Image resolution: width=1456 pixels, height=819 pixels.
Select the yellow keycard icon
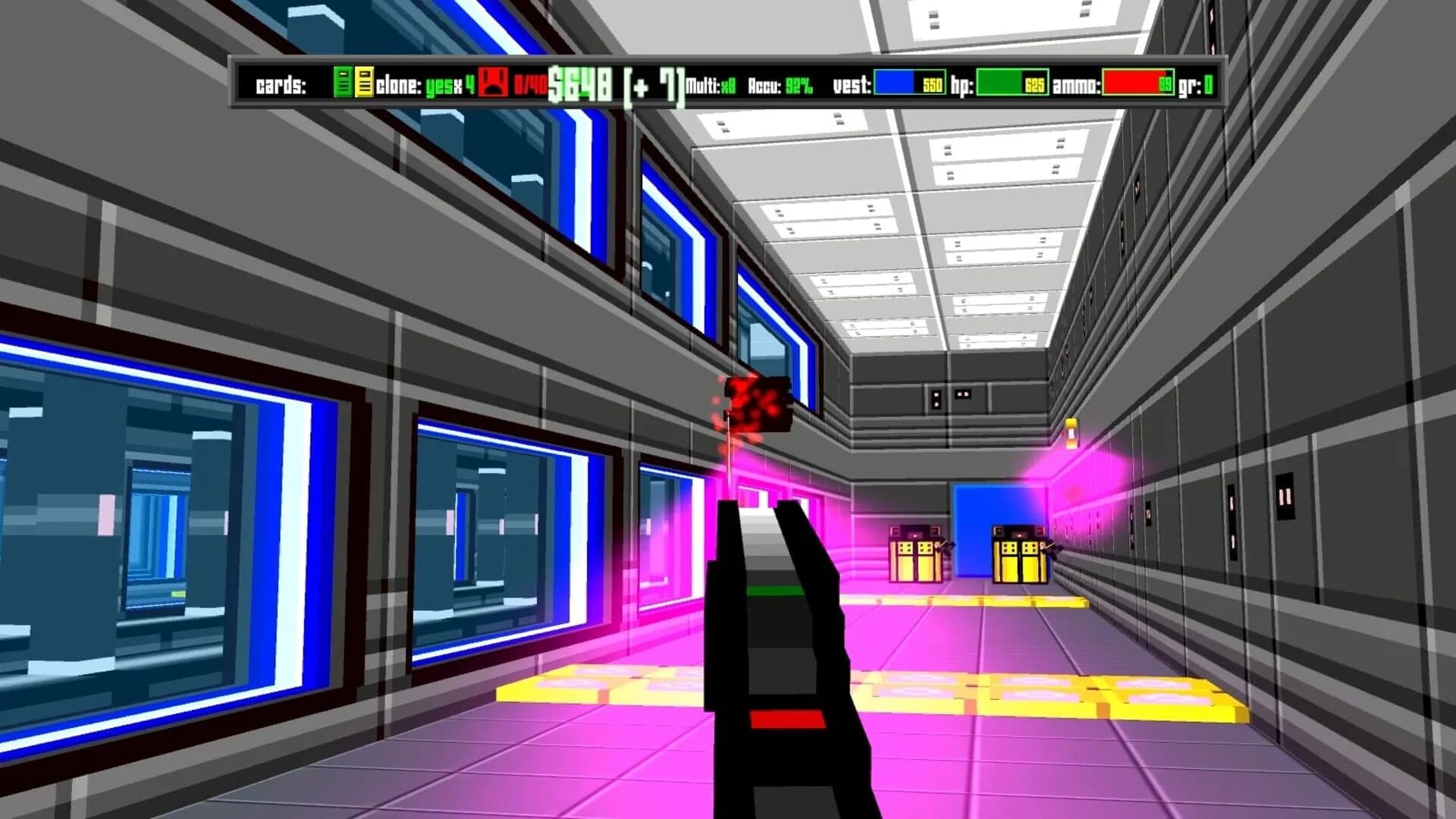[x=366, y=83]
